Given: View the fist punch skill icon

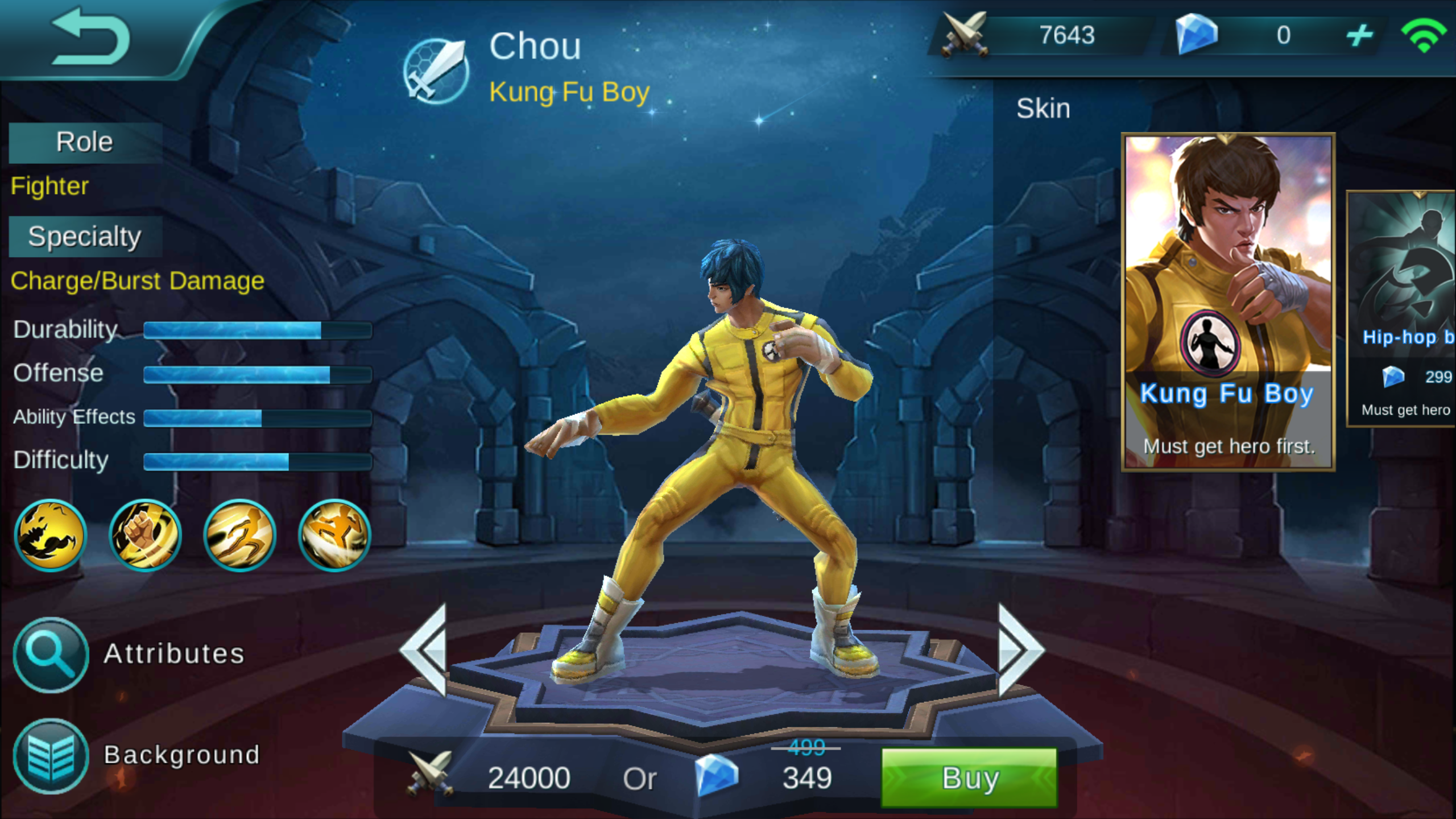Looking at the screenshot, I should click(x=144, y=535).
